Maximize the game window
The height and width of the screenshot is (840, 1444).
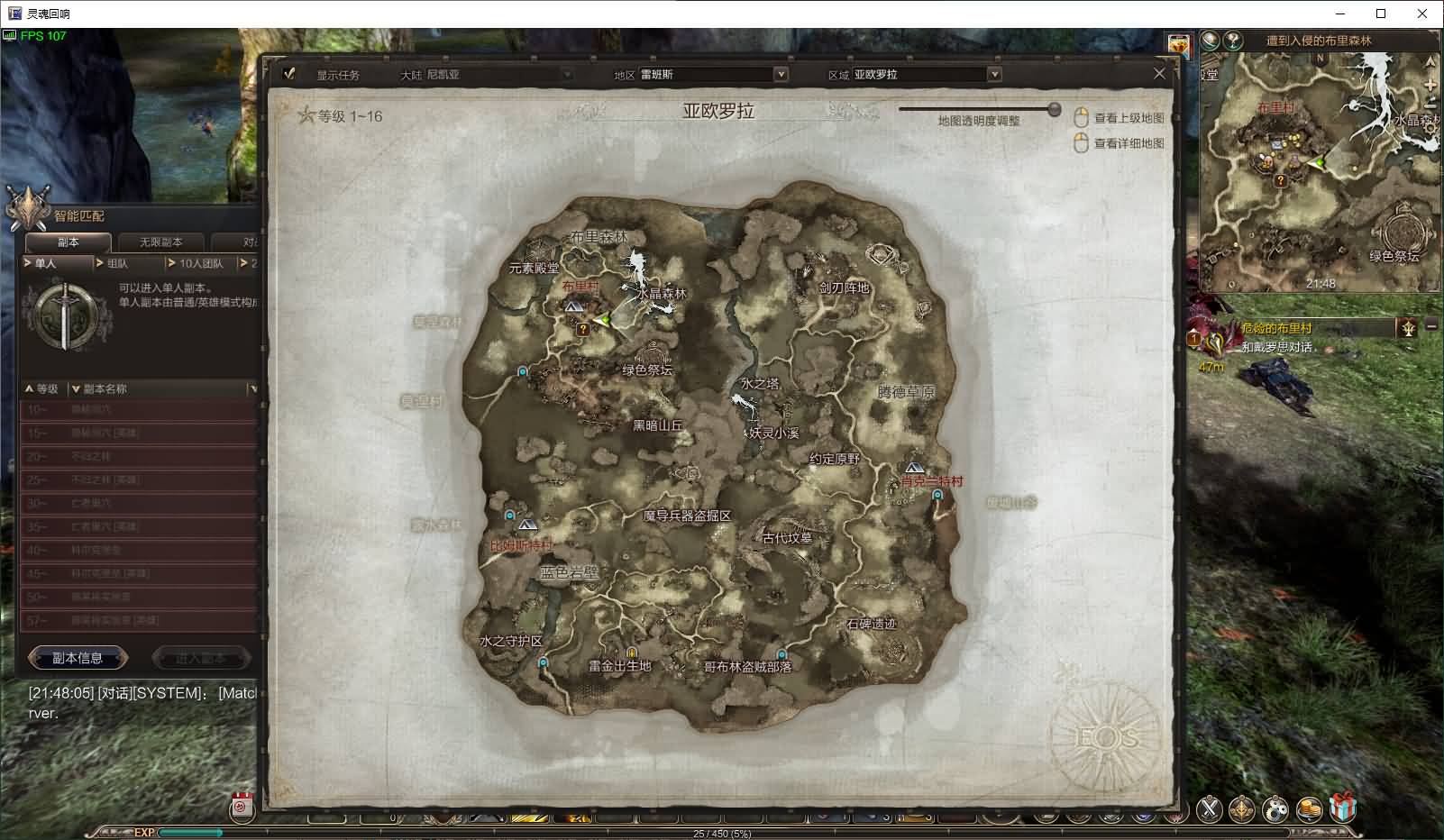click(x=1381, y=14)
